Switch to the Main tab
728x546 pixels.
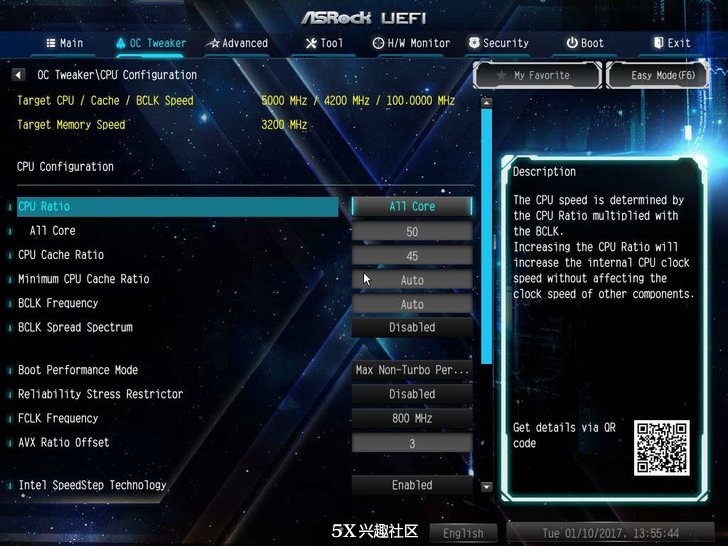(64, 43)
